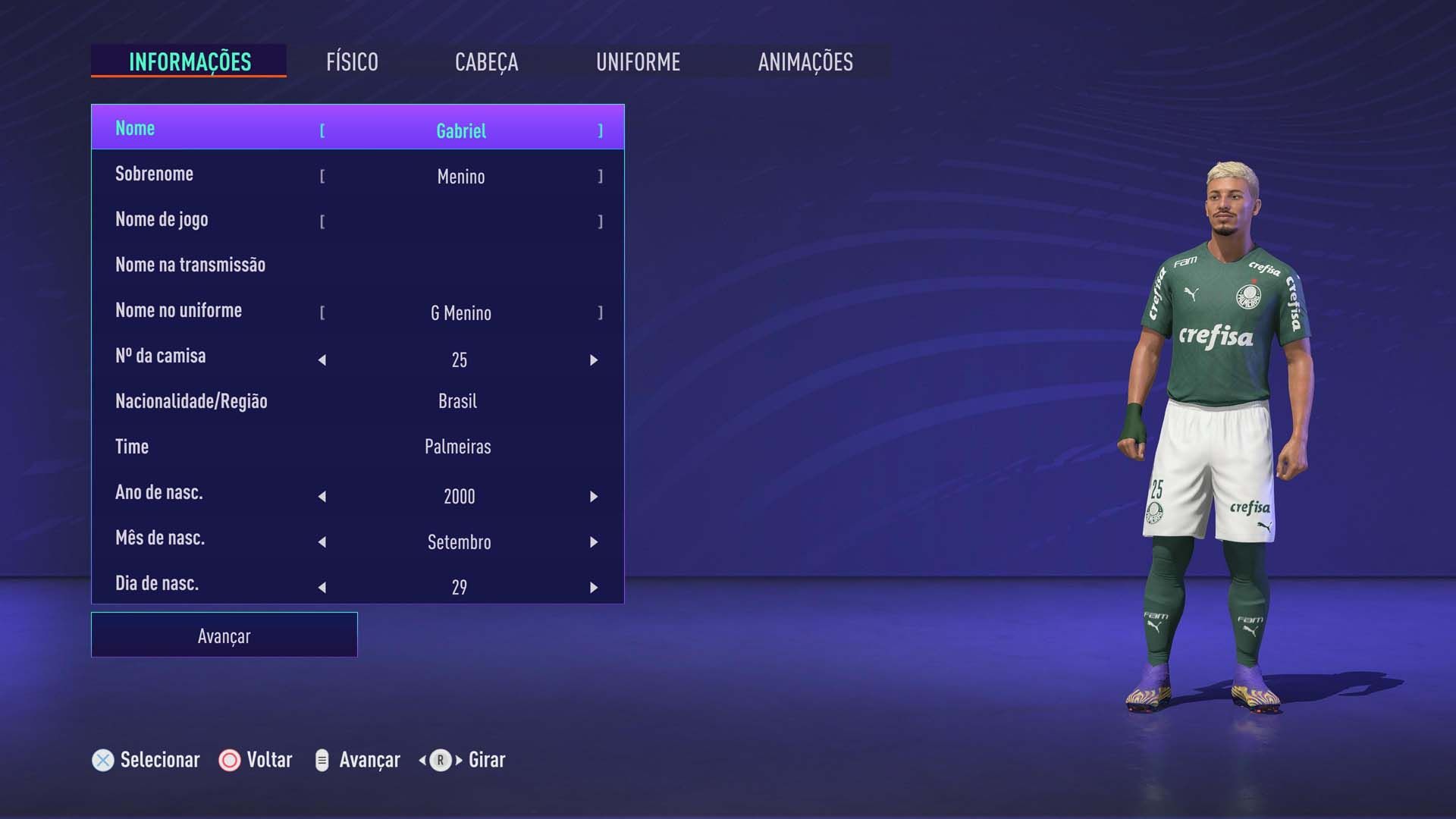Switch to the FÍSICO tab
The image size is (1456, 819).
pyautogui.click(x=351, y=62)
